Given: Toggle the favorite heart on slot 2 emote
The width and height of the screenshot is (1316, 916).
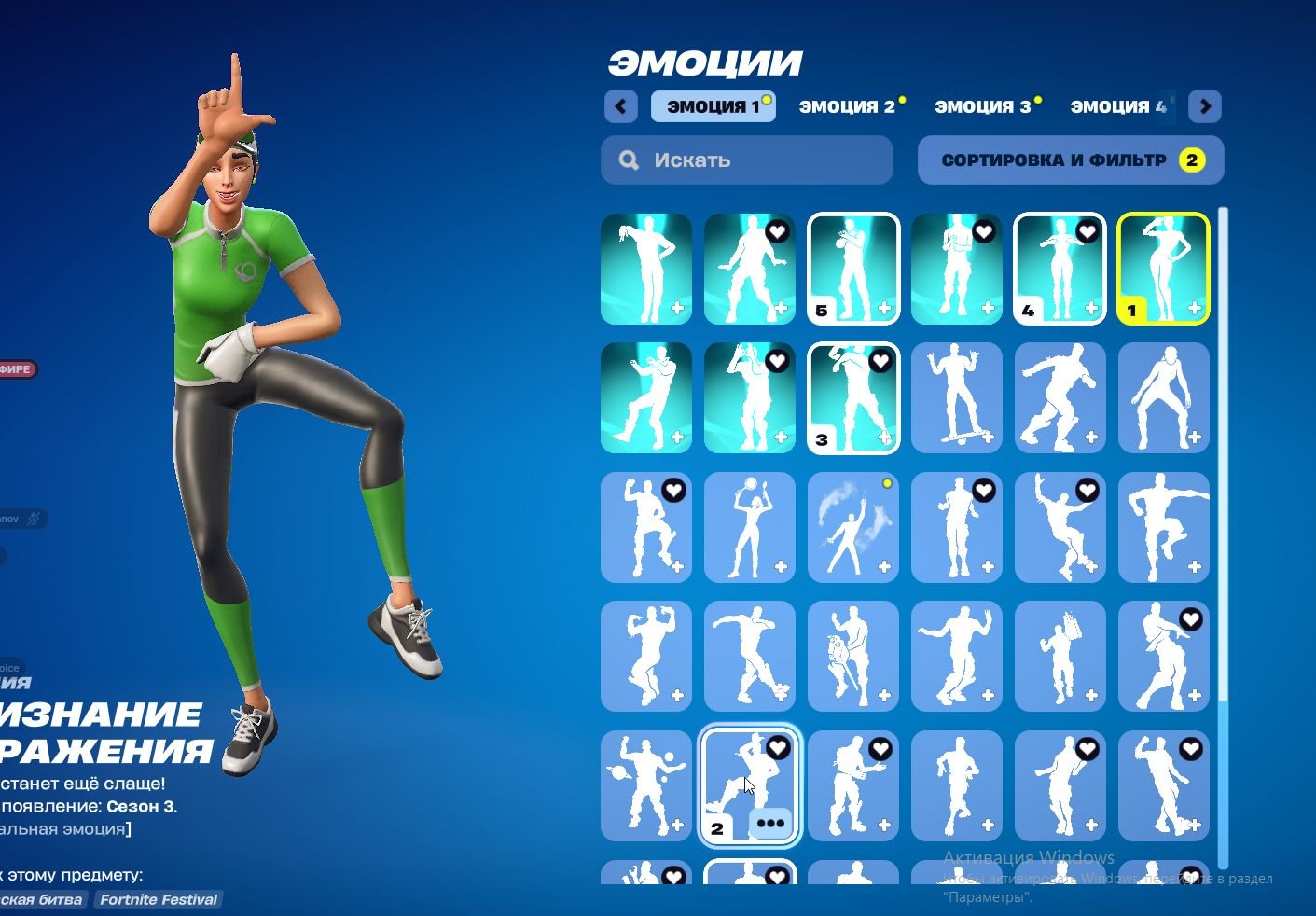Looking at the screenshot, I should (x=777, y=748).
